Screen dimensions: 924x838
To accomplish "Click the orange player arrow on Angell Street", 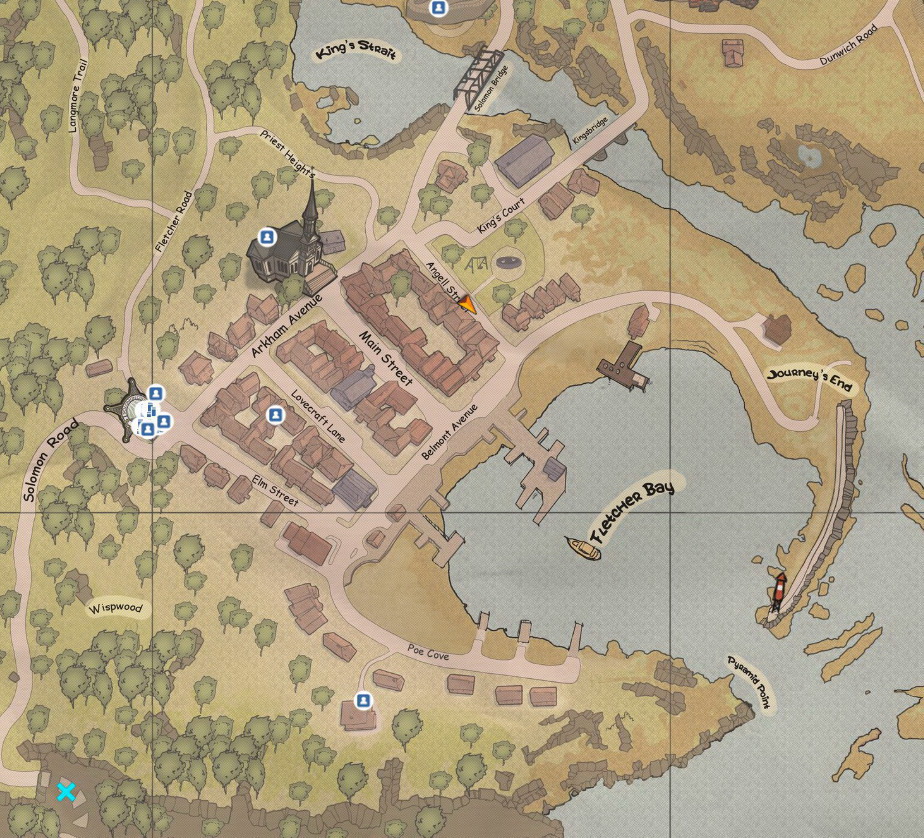I will pyautogui.click(x=466, y=304).
